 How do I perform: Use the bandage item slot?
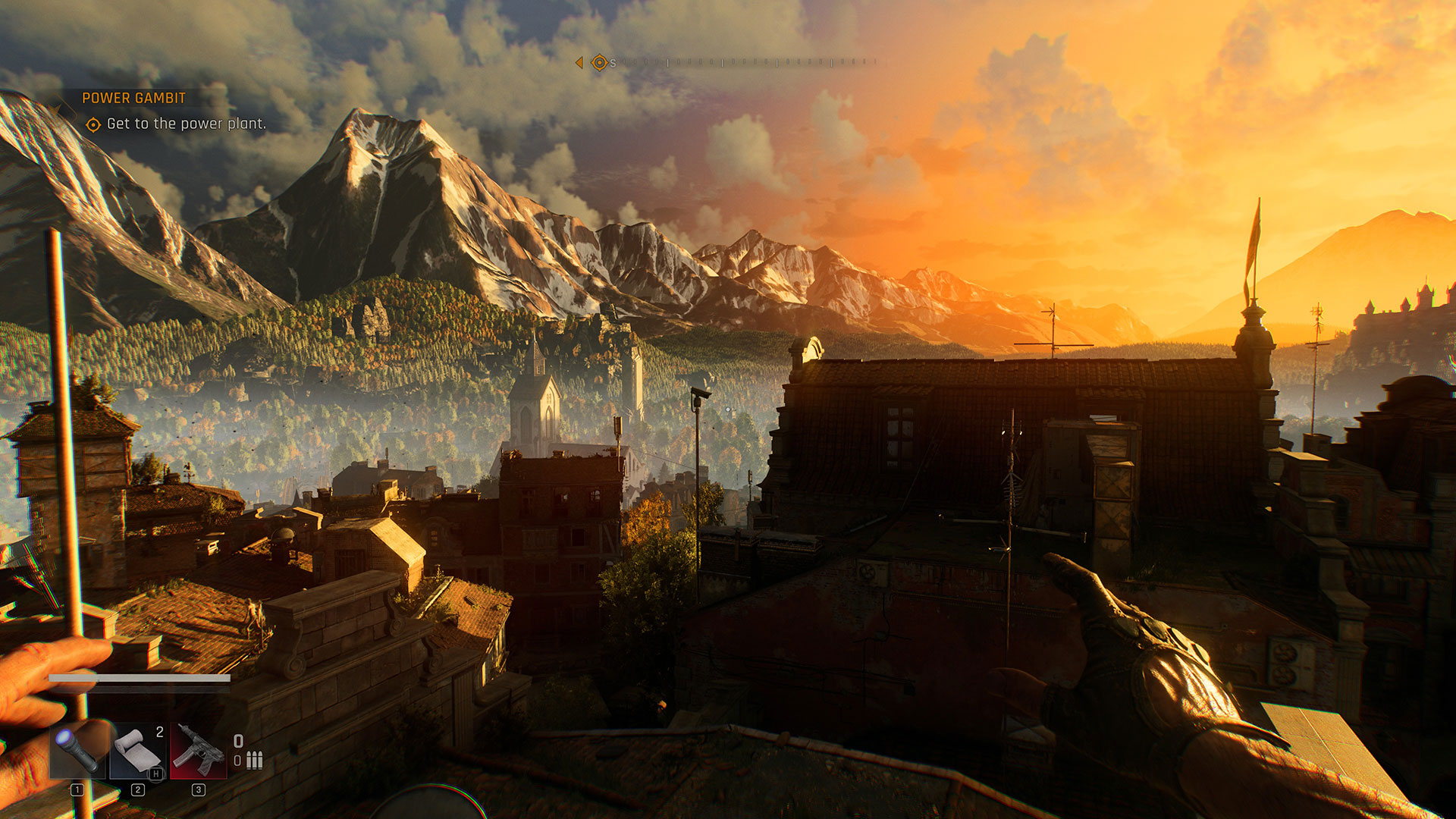[x=137, y=751]
